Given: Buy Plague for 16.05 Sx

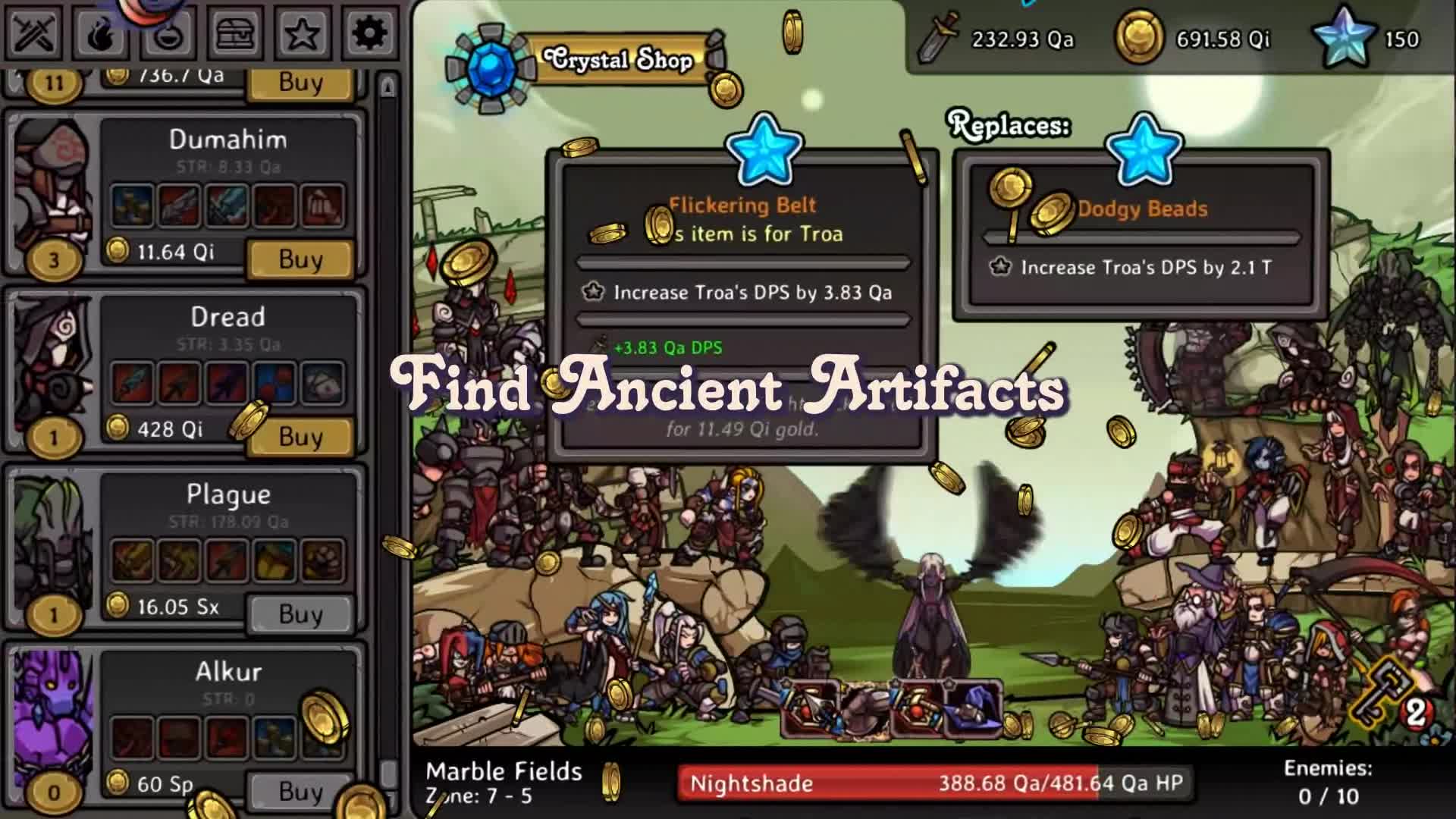Looking at the screenshot, I should click(300, 614).
